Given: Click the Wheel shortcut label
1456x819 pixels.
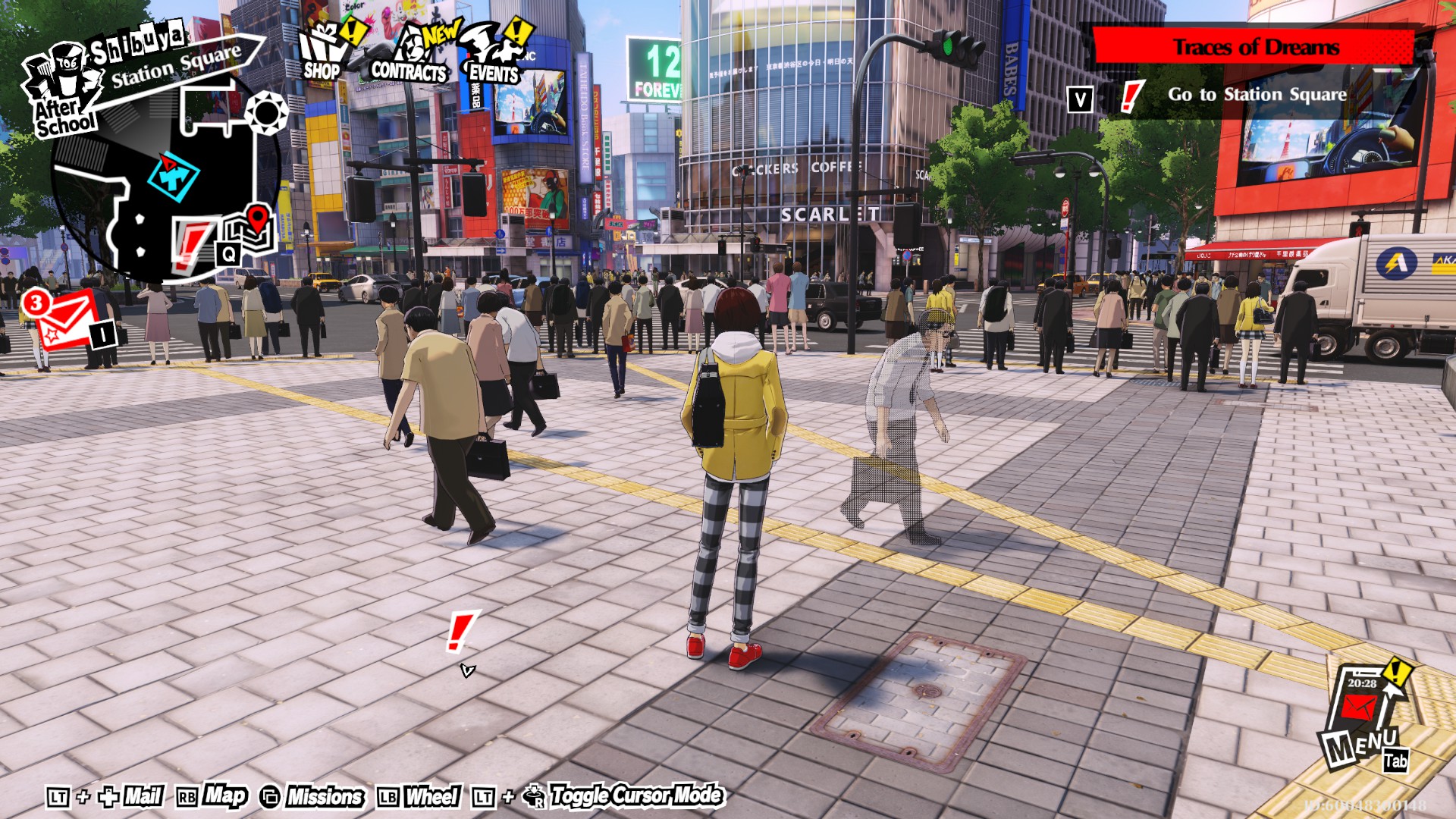Looking at the screenshot, I should [x=431, y=796].
